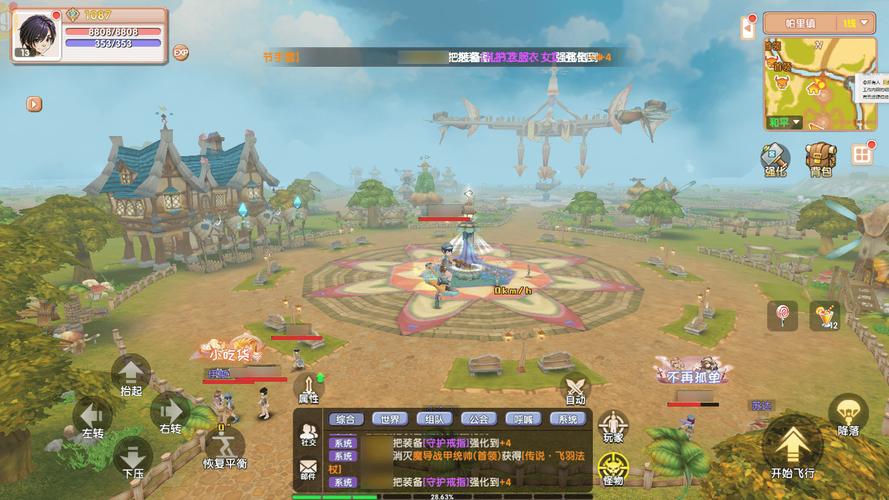This screenshot has width=889, height=500.
Task: Switch chat to the 世界 tab
Action: coord(390,419)
